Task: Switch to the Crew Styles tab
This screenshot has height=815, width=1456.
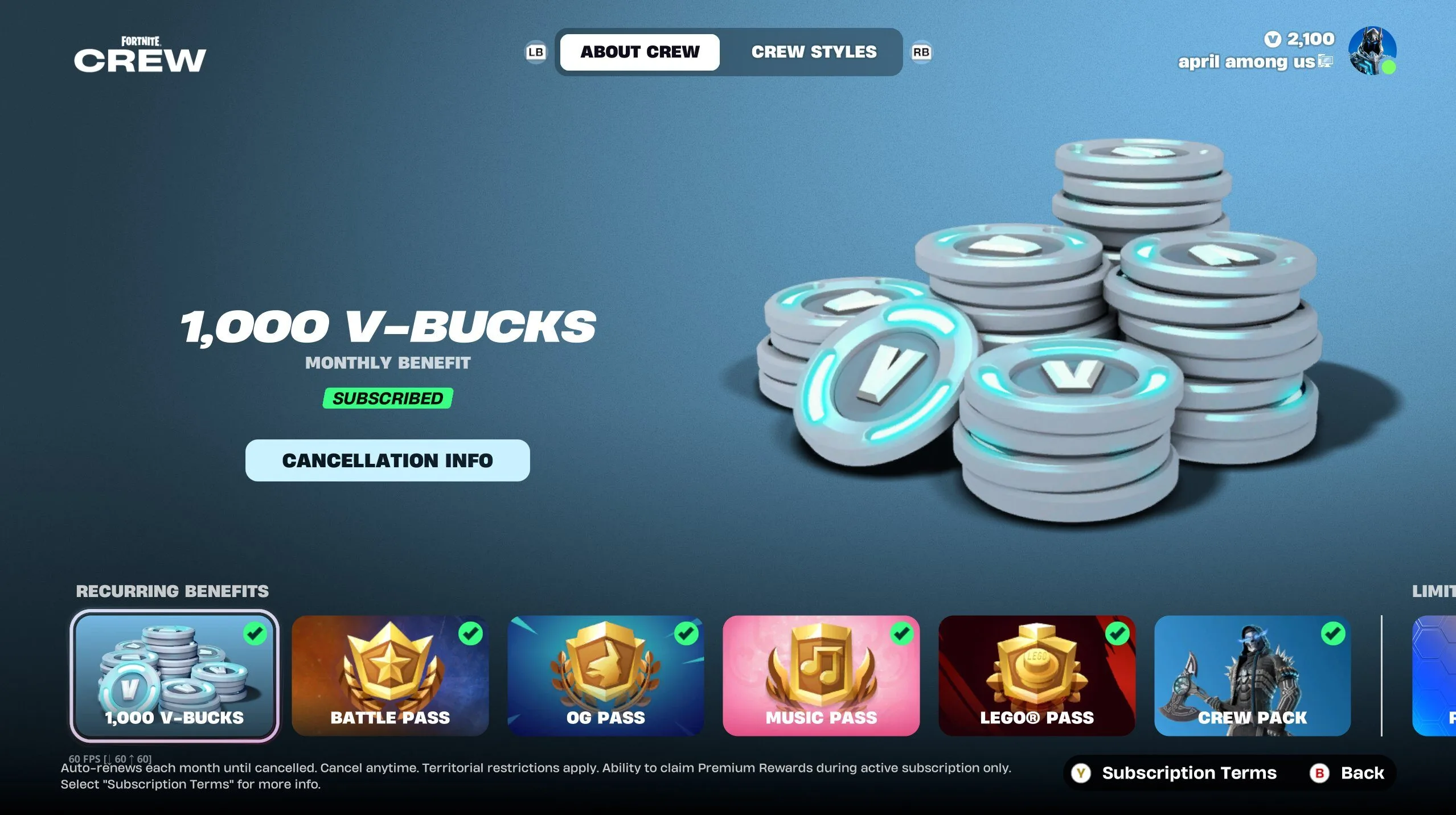Action: [813, 52]
